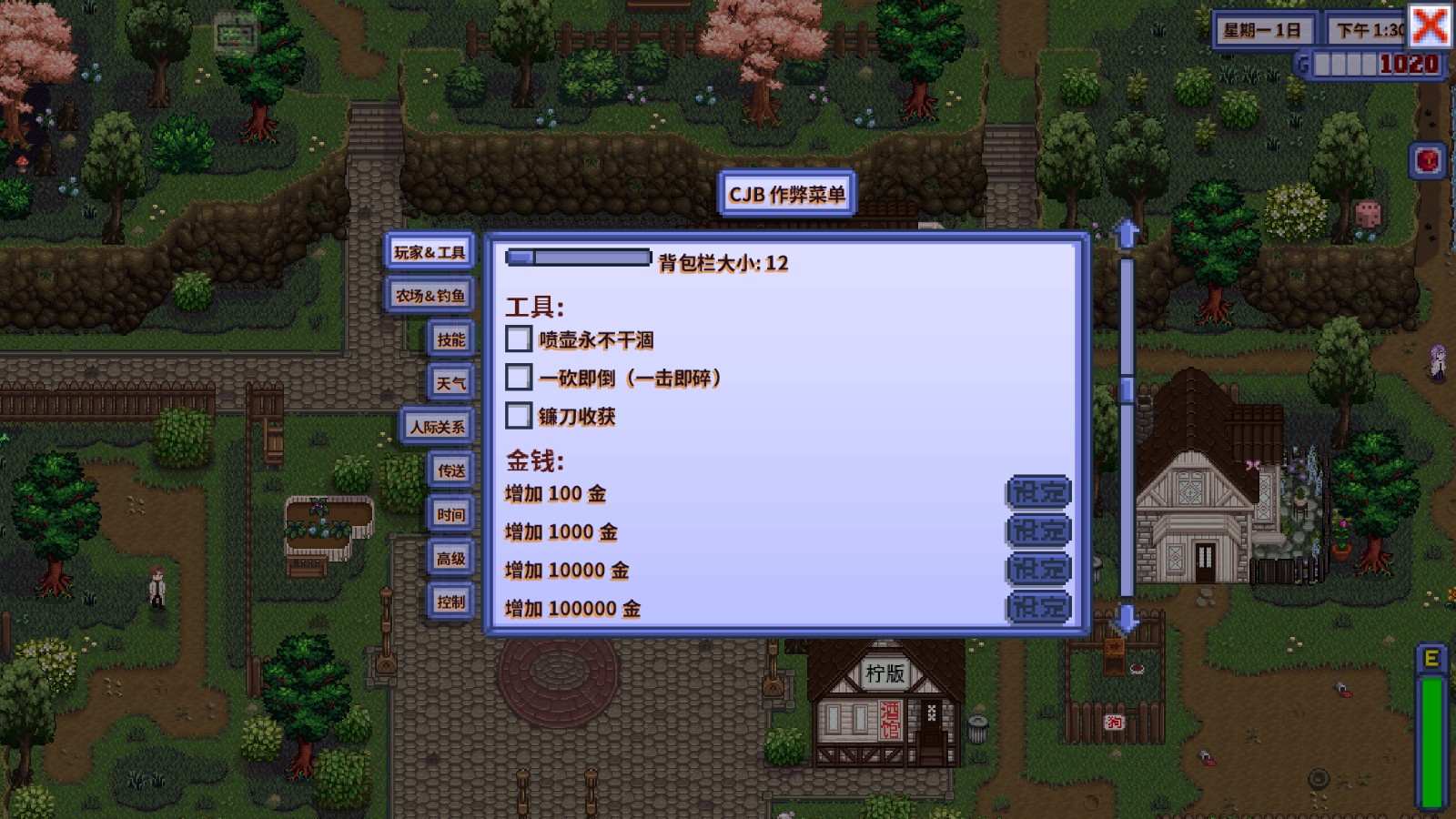The image size is (1456, 819).
Task: Enable 喷壶永不干涸 cheat
Action: pyautogui.click(x=519, y=339)
